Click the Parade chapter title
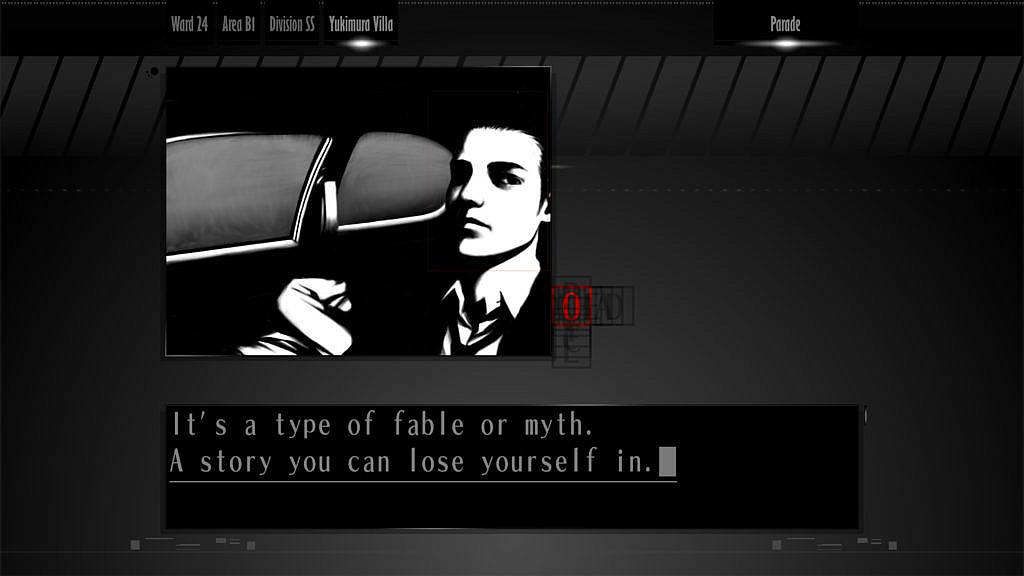This screenshot has width=1024, height=576. pos(785,25)
